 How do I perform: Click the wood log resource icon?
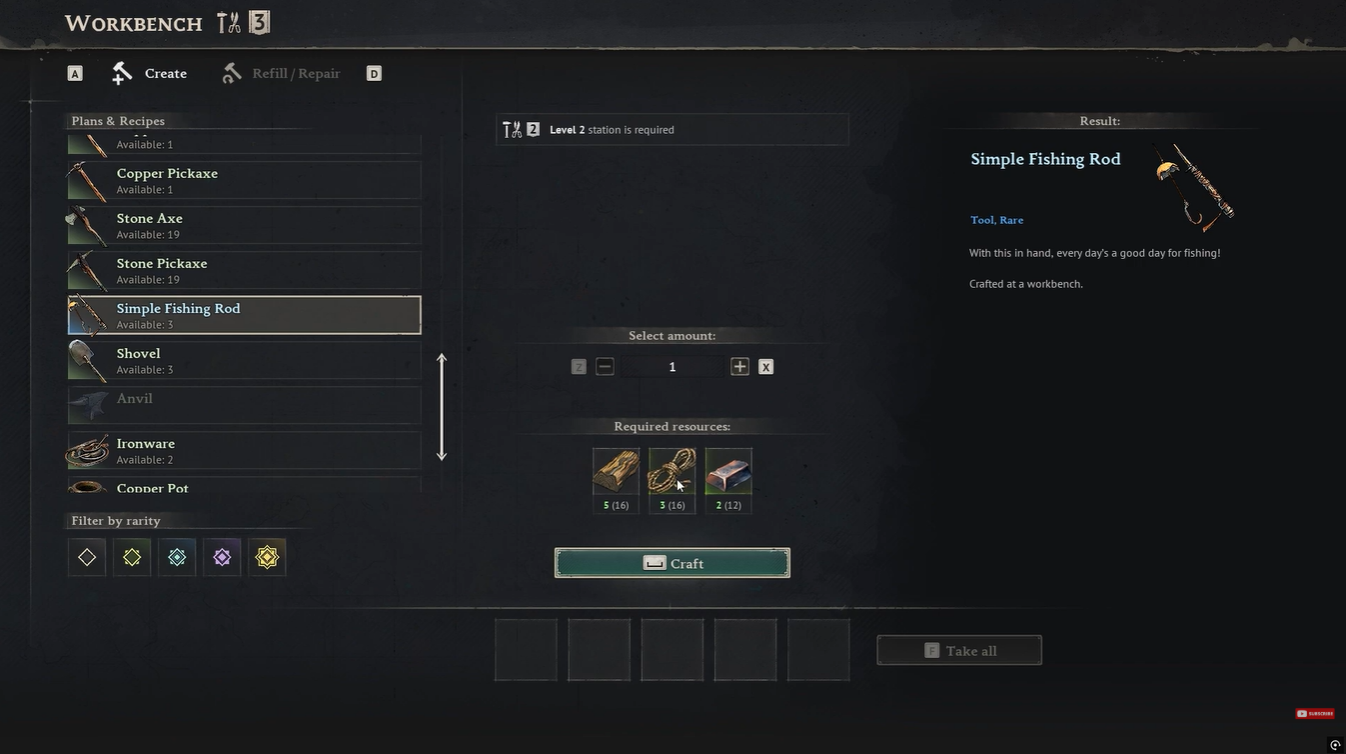(x=616, y=471)
